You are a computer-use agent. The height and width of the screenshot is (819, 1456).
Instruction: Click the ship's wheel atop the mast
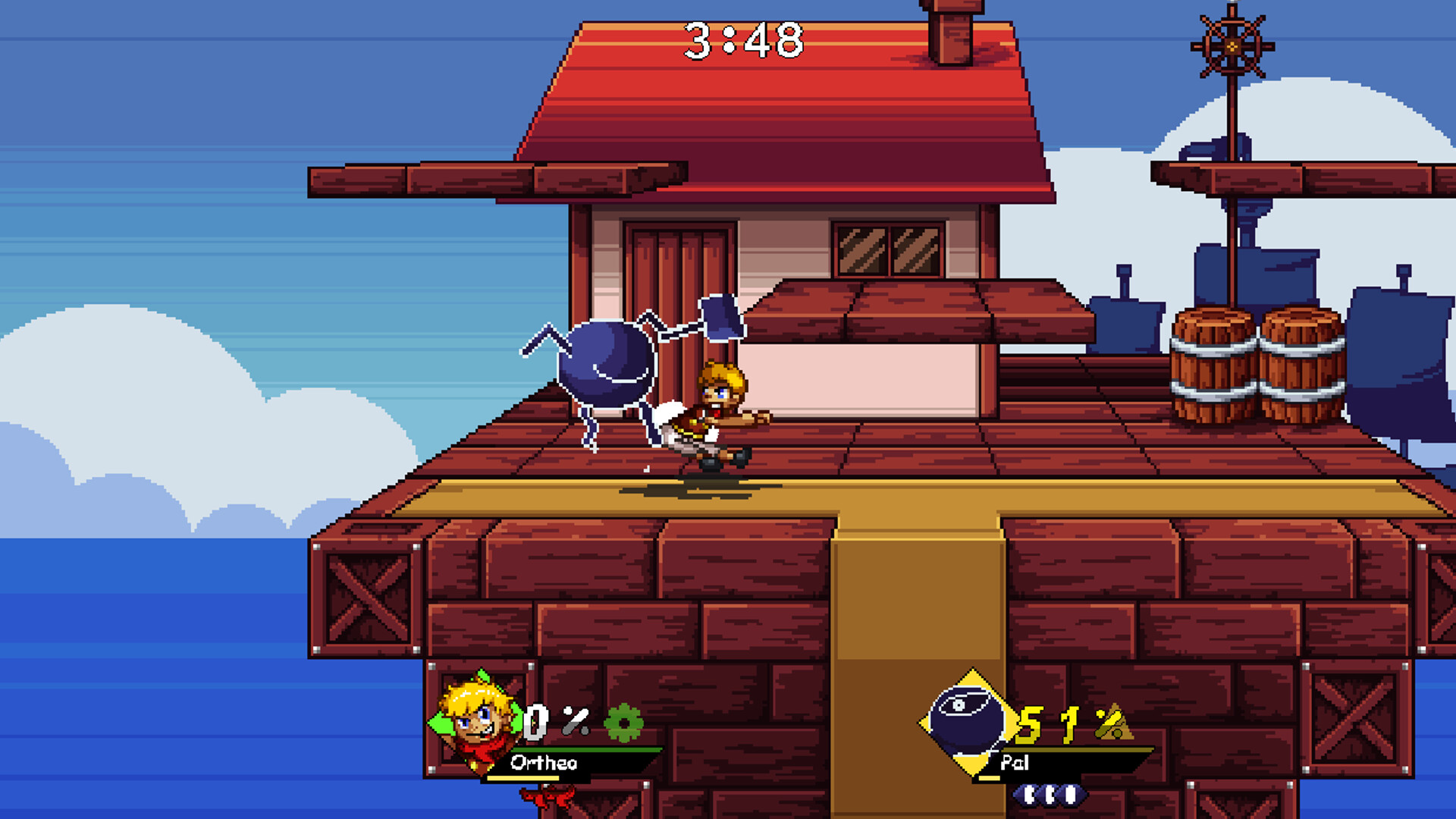[1232, 45]
